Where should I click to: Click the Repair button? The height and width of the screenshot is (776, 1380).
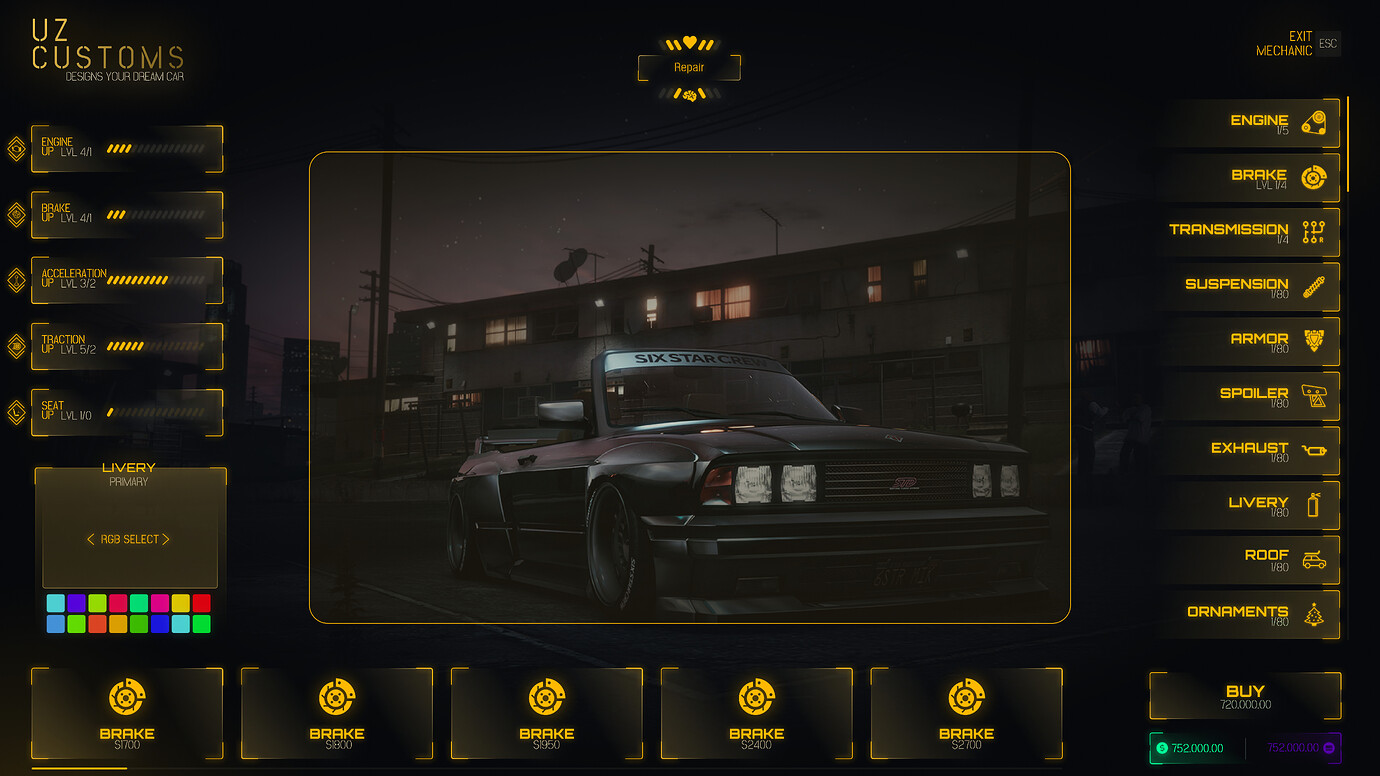click(689, 68)
